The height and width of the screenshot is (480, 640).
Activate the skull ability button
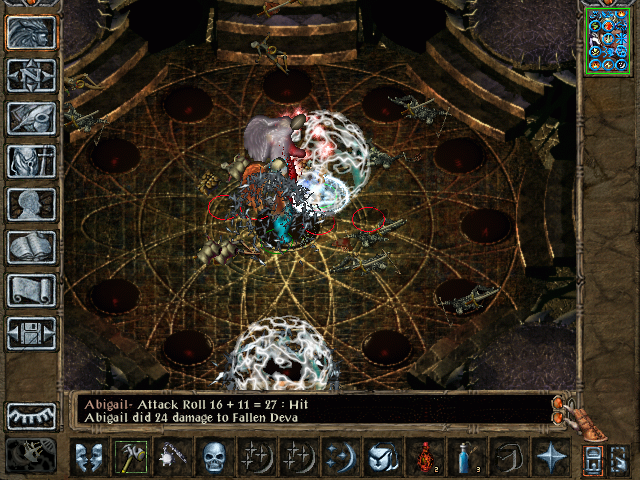pyautogui.click(x=215, y=457)
